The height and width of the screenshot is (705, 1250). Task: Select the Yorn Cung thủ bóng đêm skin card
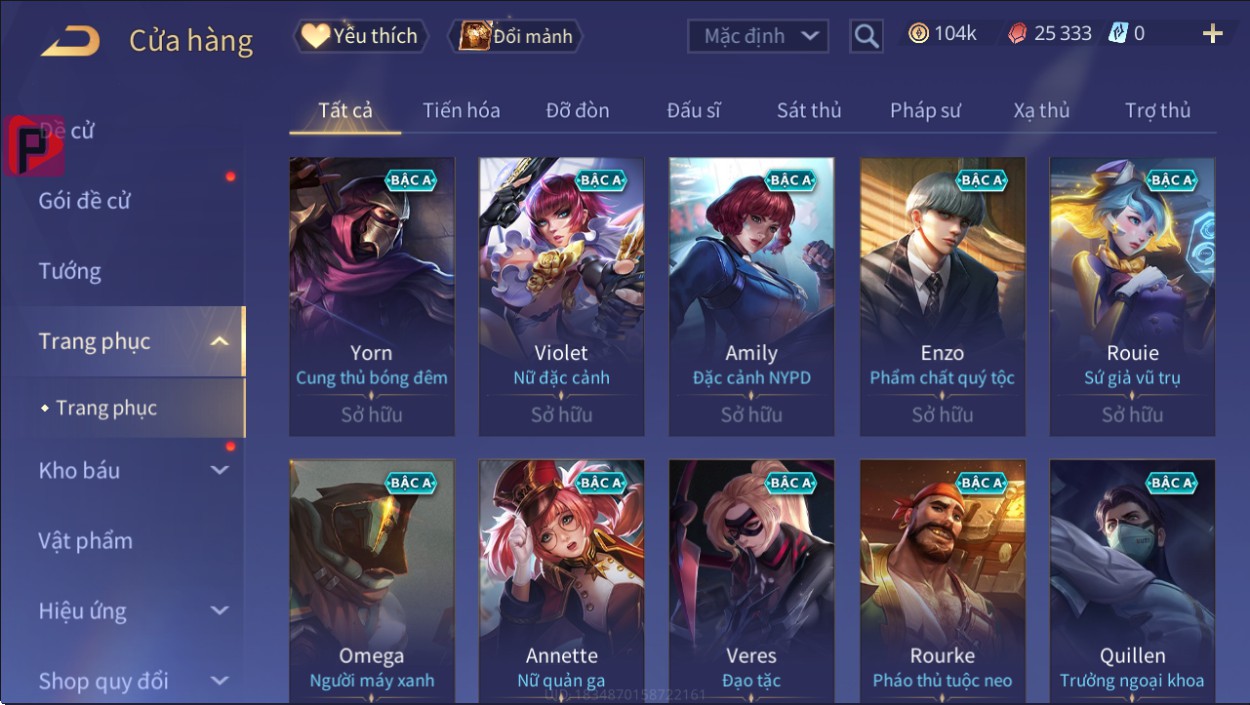372,296
